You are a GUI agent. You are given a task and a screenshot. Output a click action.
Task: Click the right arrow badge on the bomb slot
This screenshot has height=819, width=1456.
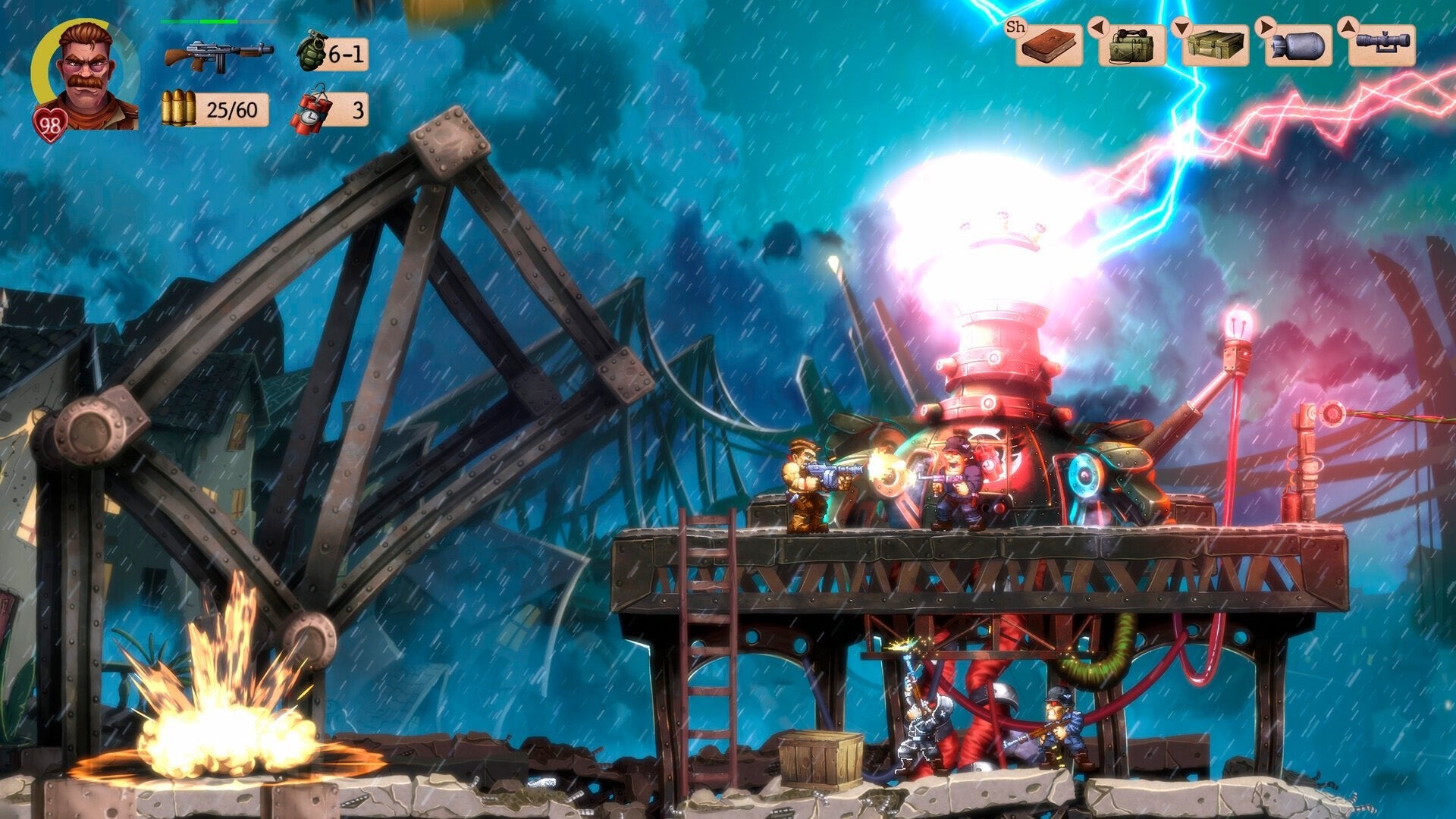tap(1267, 28)
